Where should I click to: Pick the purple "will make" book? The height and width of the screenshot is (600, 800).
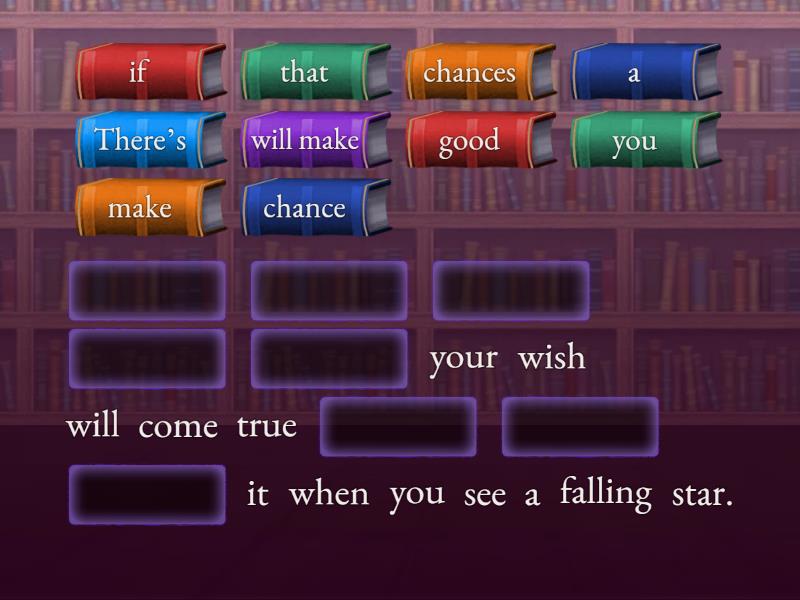pos(304,140)
